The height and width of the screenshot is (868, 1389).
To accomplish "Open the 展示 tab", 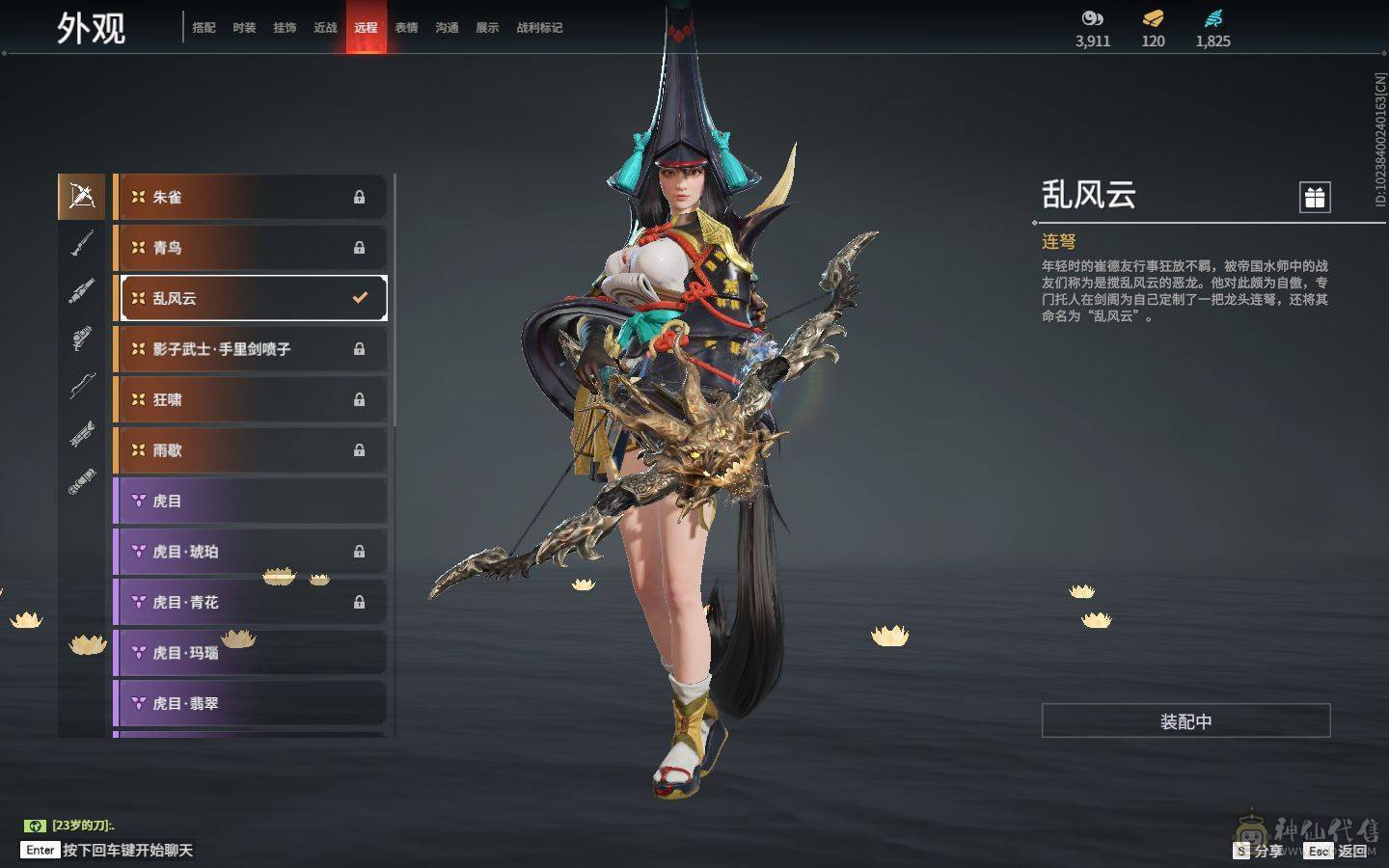I will click(487, 28).
